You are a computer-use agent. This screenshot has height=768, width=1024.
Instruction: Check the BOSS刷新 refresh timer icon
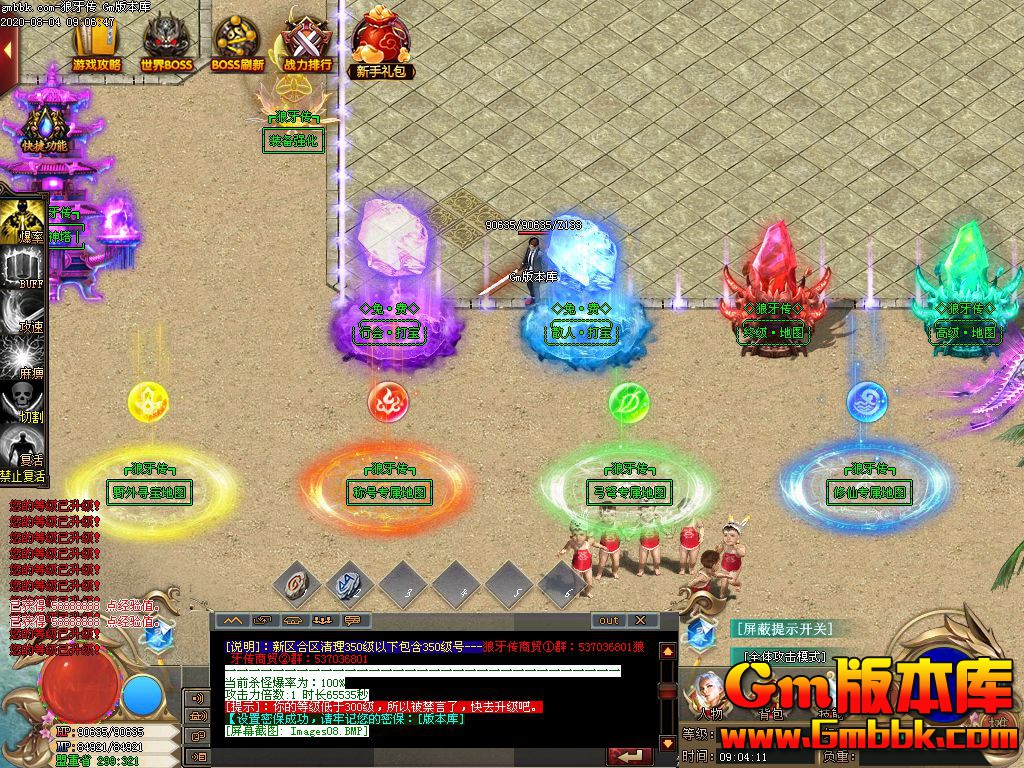click(x=237, y=44)
